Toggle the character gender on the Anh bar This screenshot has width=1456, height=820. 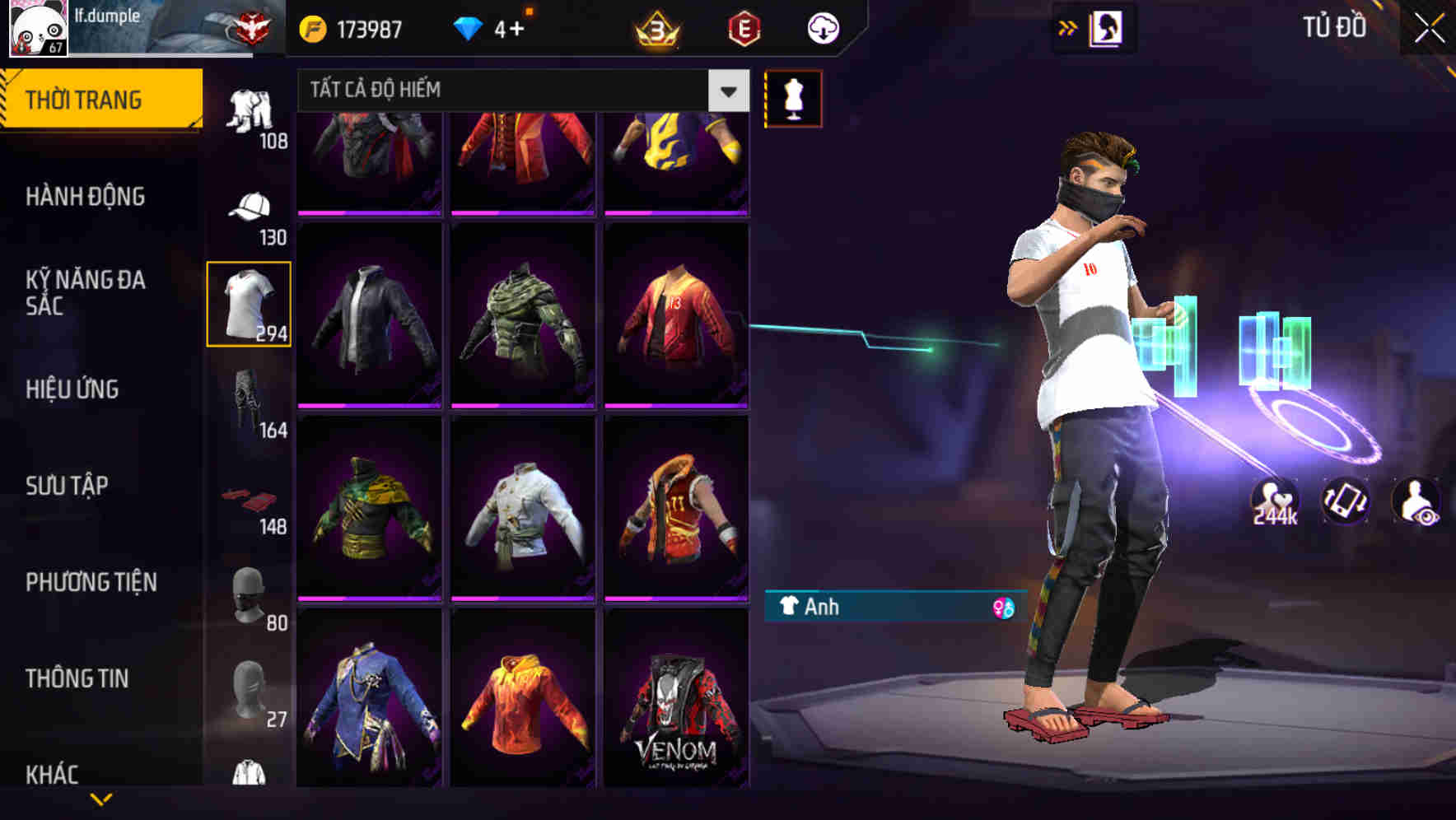pos(1003,608)
